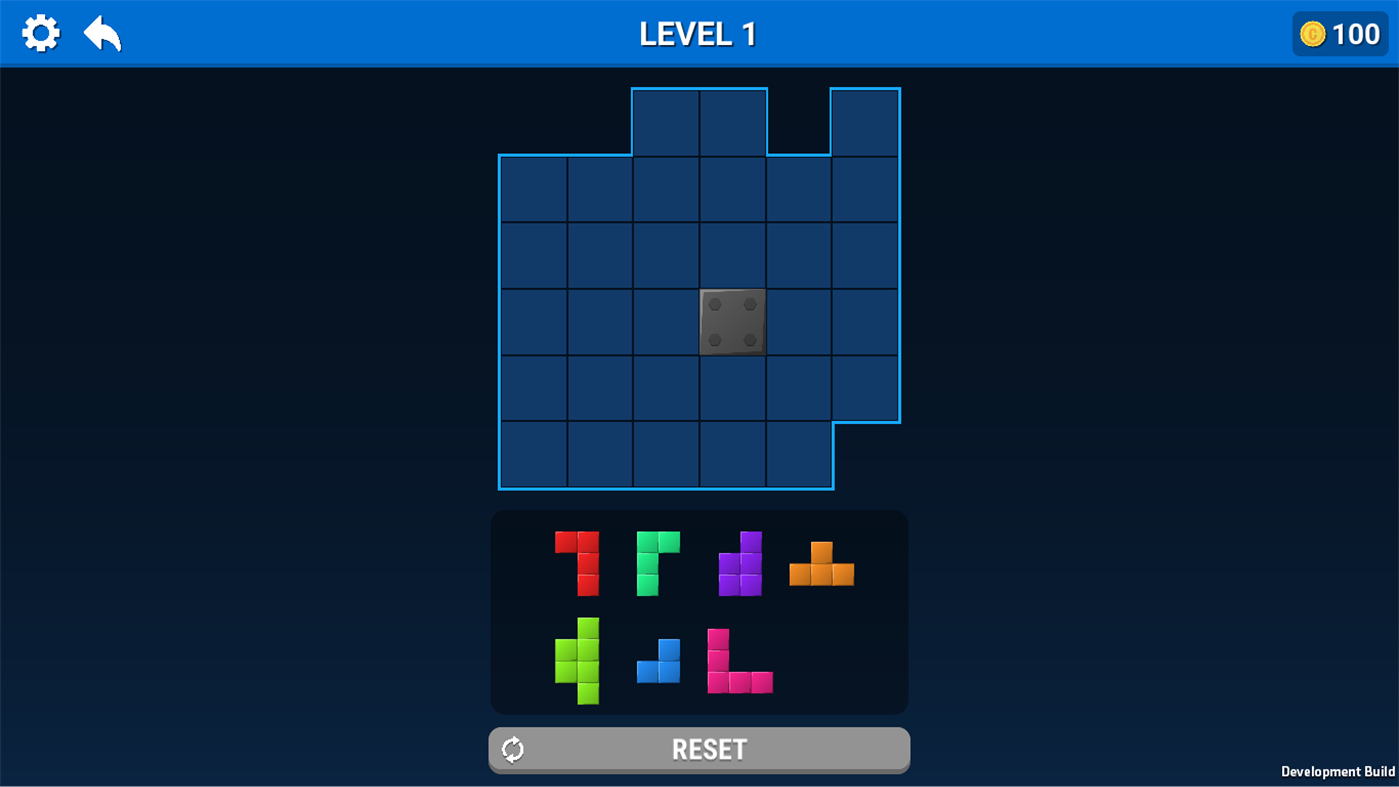Viewport: 1399px width, 787px height.
Task: Click the bottom-right empty grid cell
Action: point(798,454)
